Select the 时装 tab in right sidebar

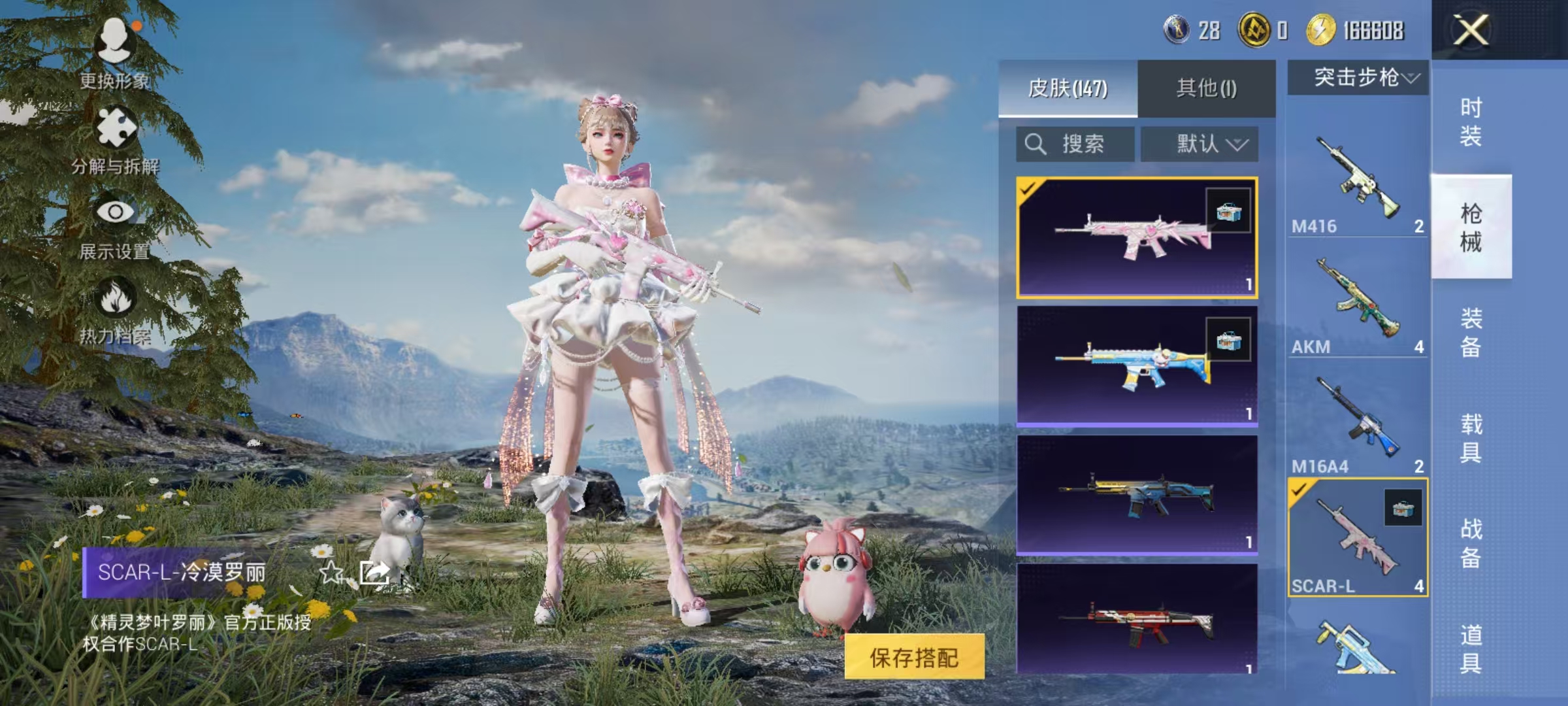click(x=1472, y=123)
